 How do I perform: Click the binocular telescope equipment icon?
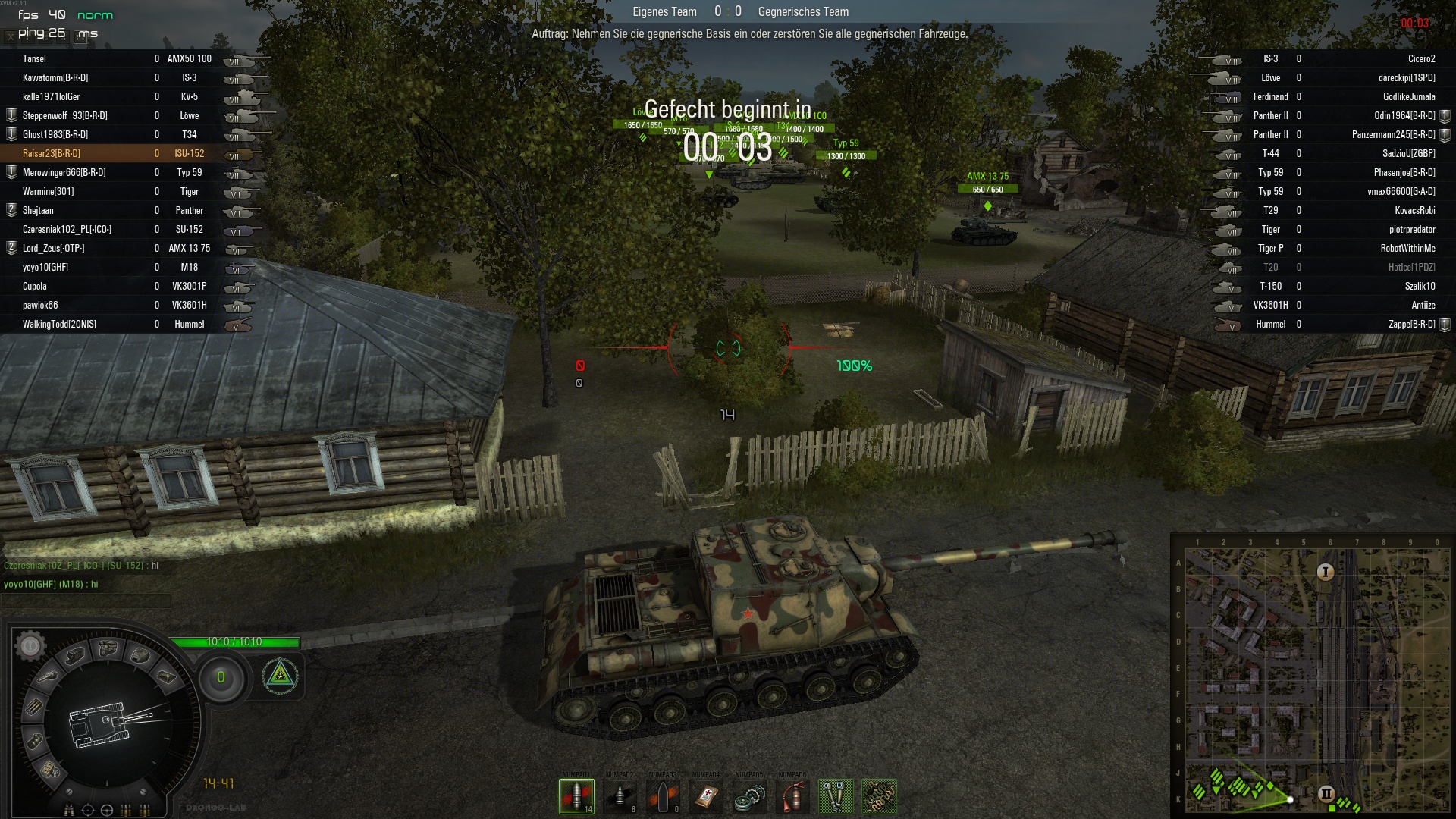pos(836,796)
